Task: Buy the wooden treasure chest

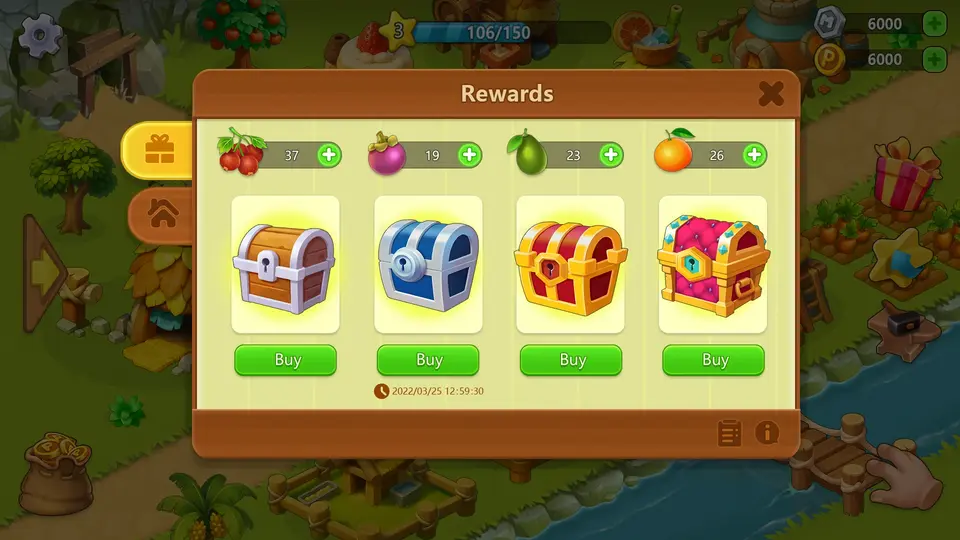Action: tap(286, 360)
